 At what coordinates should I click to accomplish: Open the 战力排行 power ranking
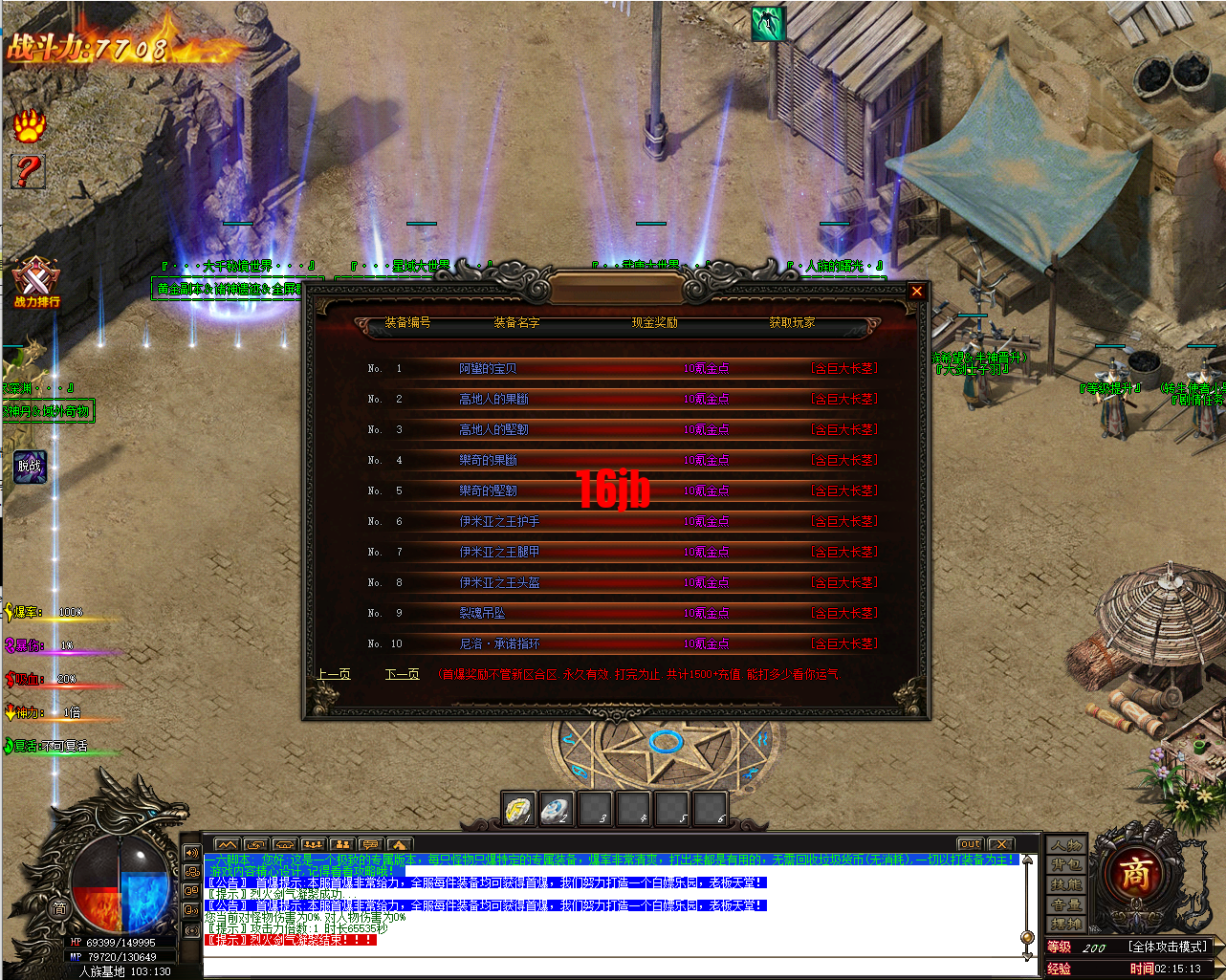(x=36, y=283)
